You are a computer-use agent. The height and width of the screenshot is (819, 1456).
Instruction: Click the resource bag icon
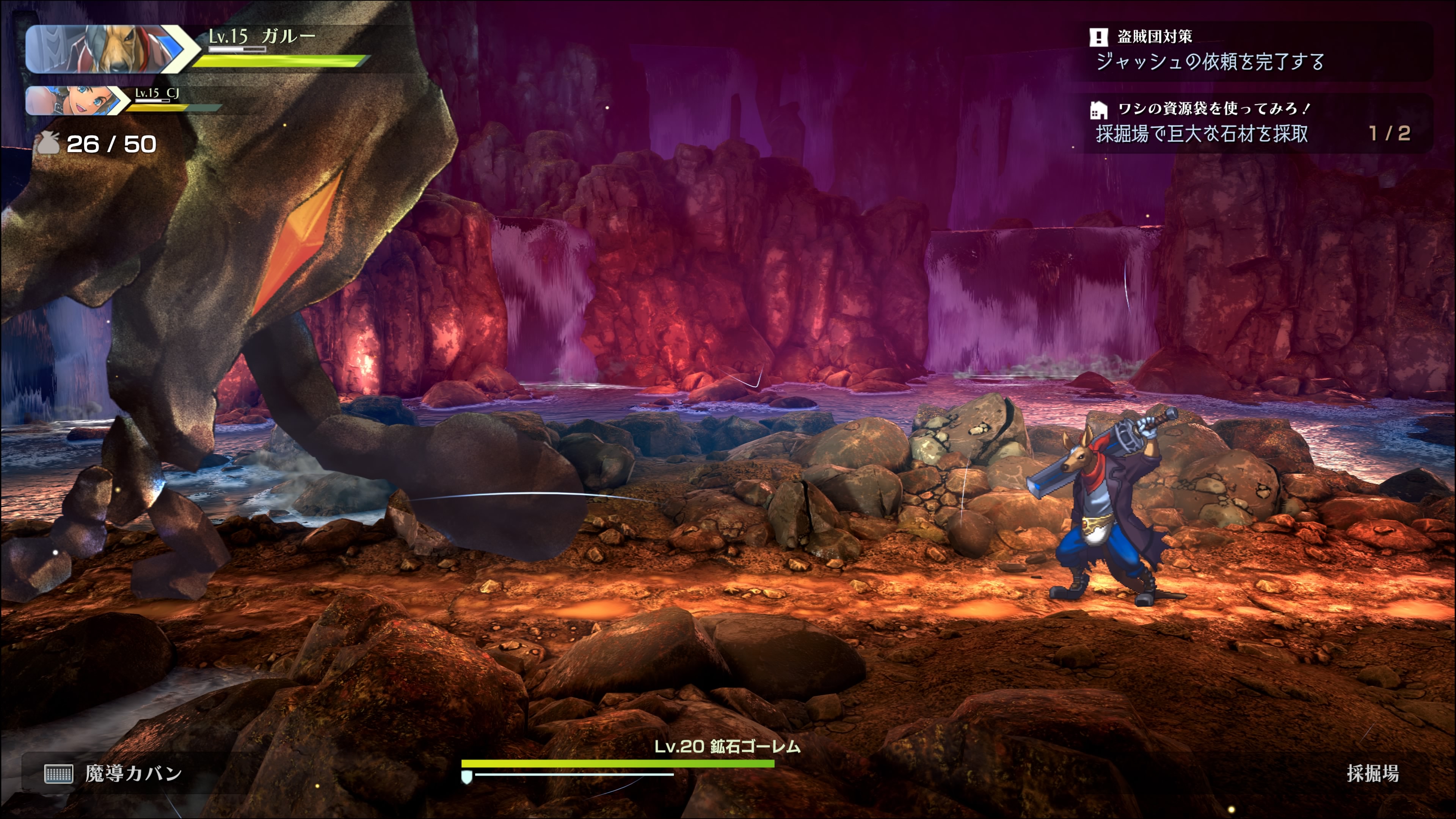pos(49,144)
